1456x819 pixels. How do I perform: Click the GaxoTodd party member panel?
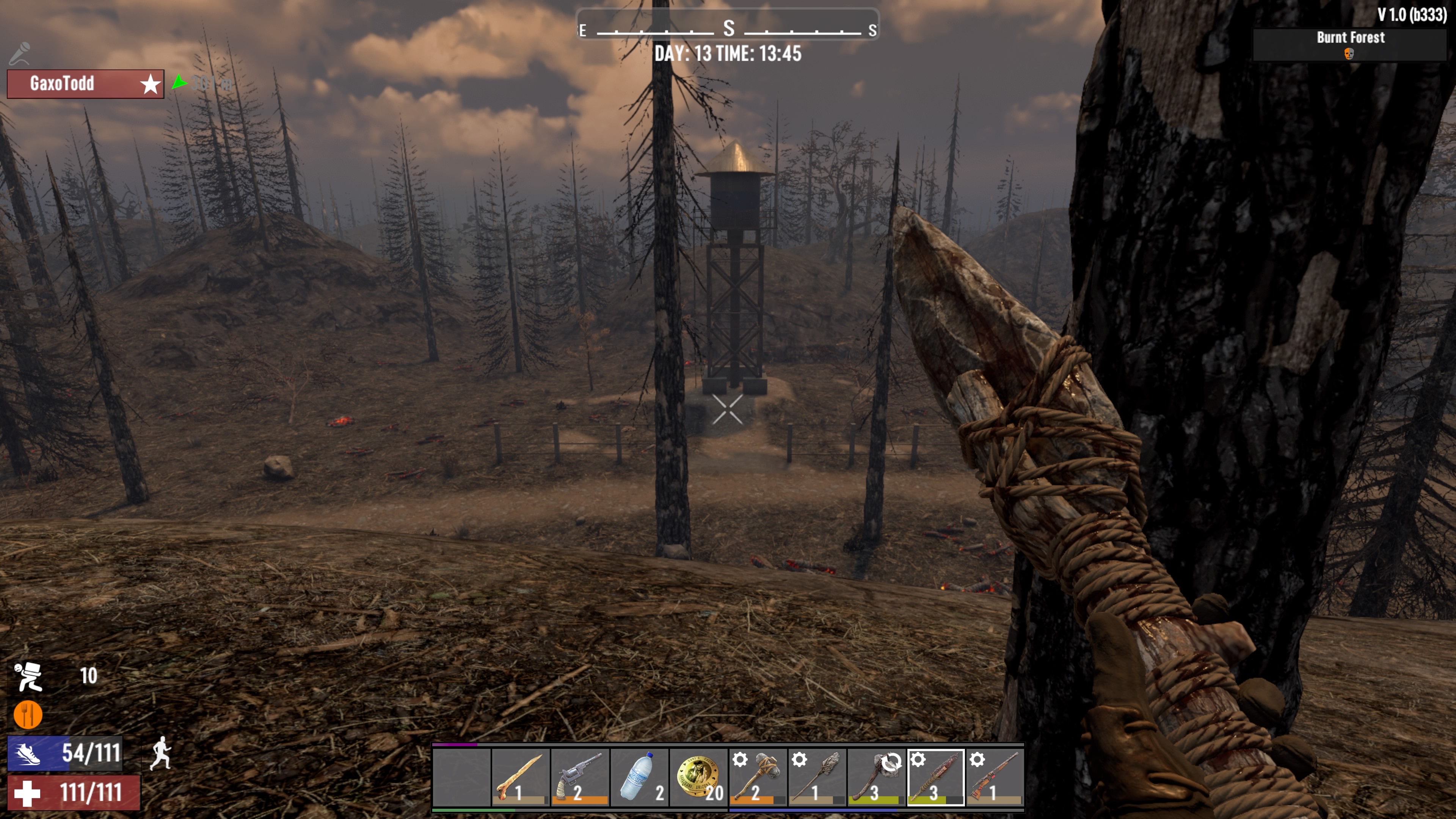tap(85, 84)
